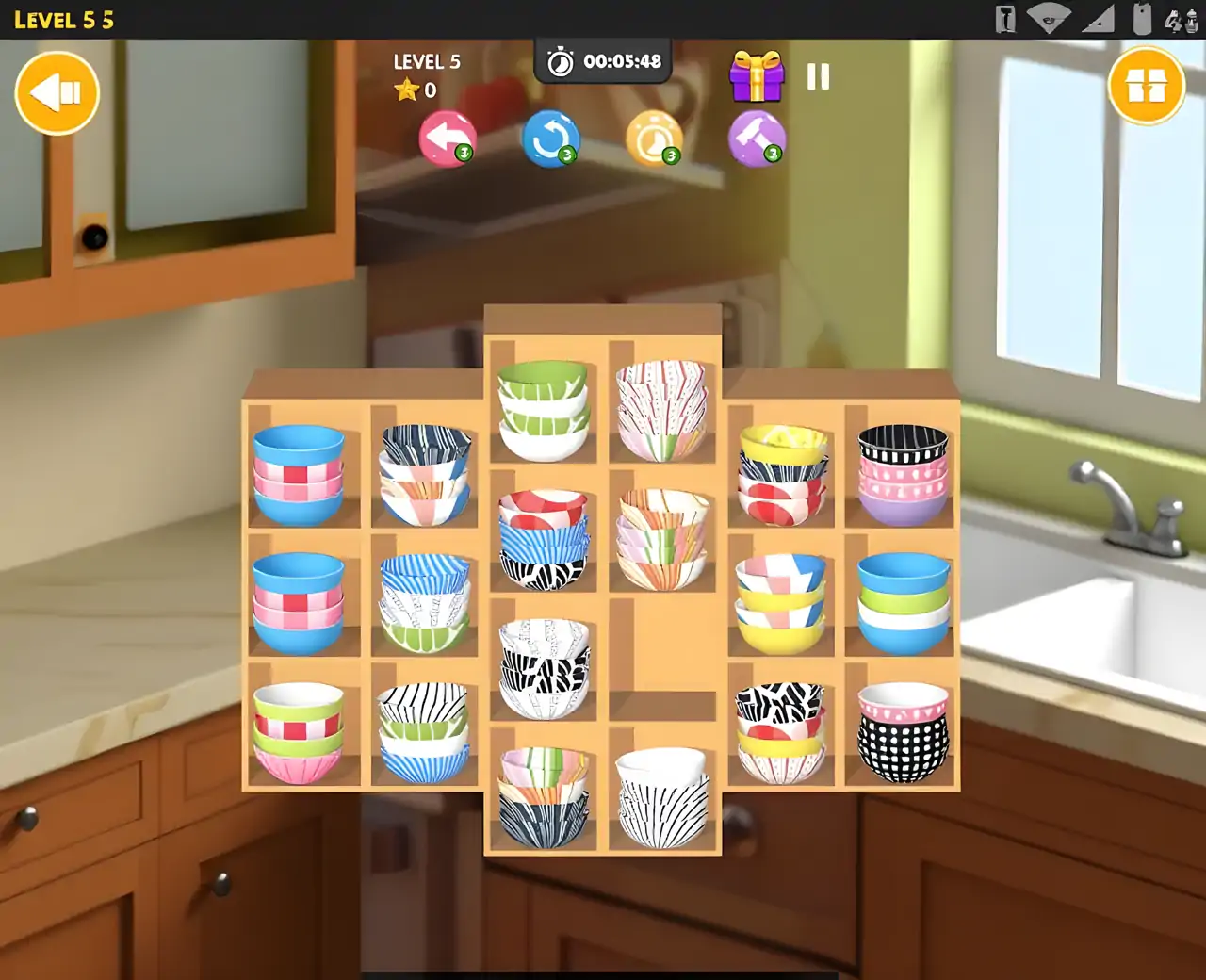Choose the blue, green and white plain bowl stack
Viewport: 1206px width, 980px height.
click(x=904, y=603)
